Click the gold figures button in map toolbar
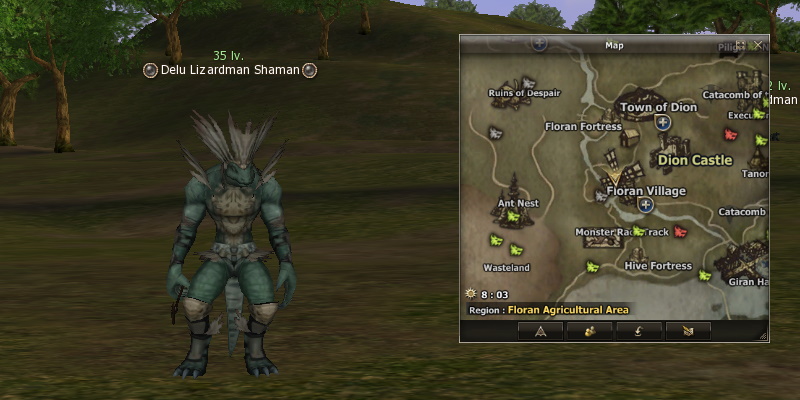Viewport: 800px width, 400px height. click(589, 330)
